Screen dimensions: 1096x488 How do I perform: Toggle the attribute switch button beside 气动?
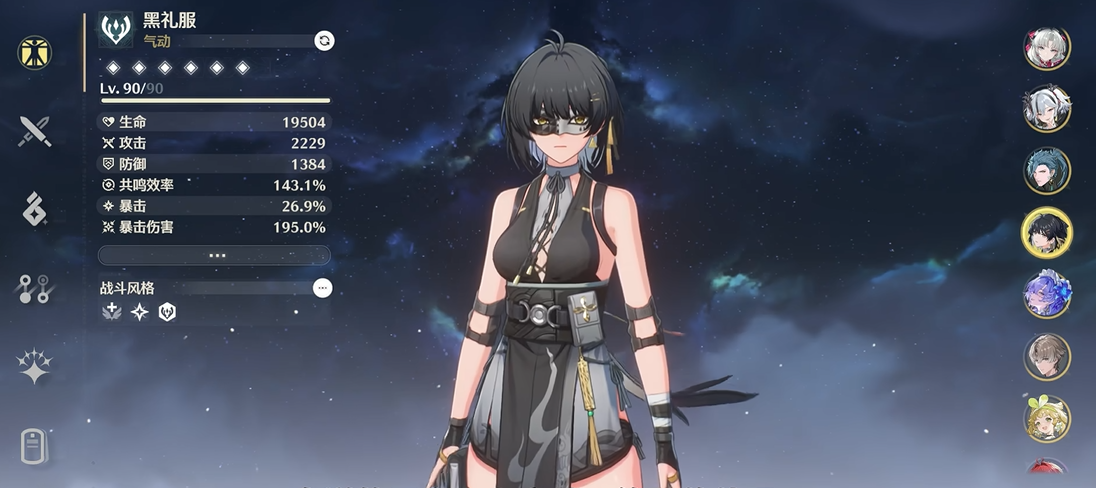[x=324, y=40]
